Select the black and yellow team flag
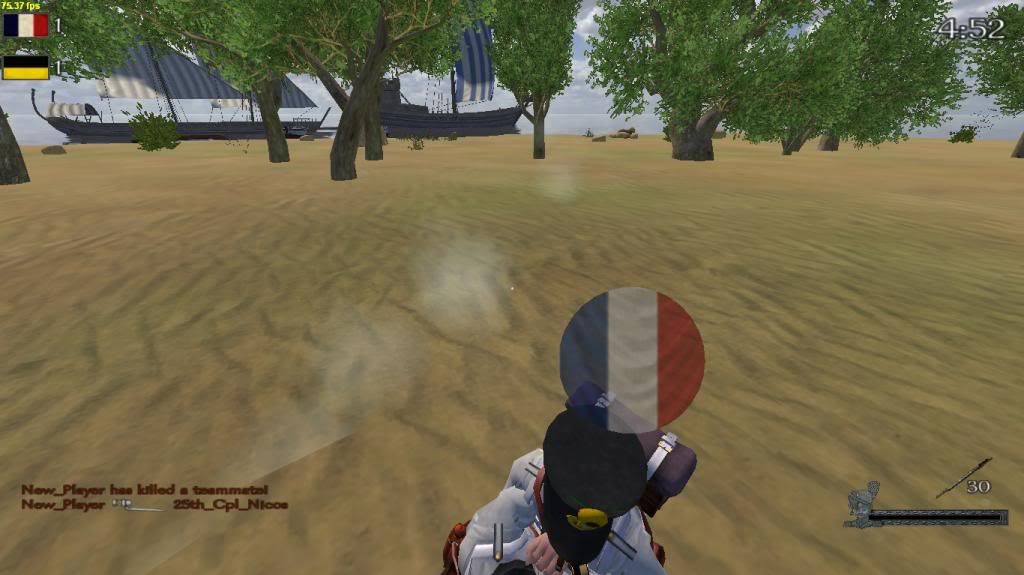This screenshot has height=575, width=1024. 26,68
